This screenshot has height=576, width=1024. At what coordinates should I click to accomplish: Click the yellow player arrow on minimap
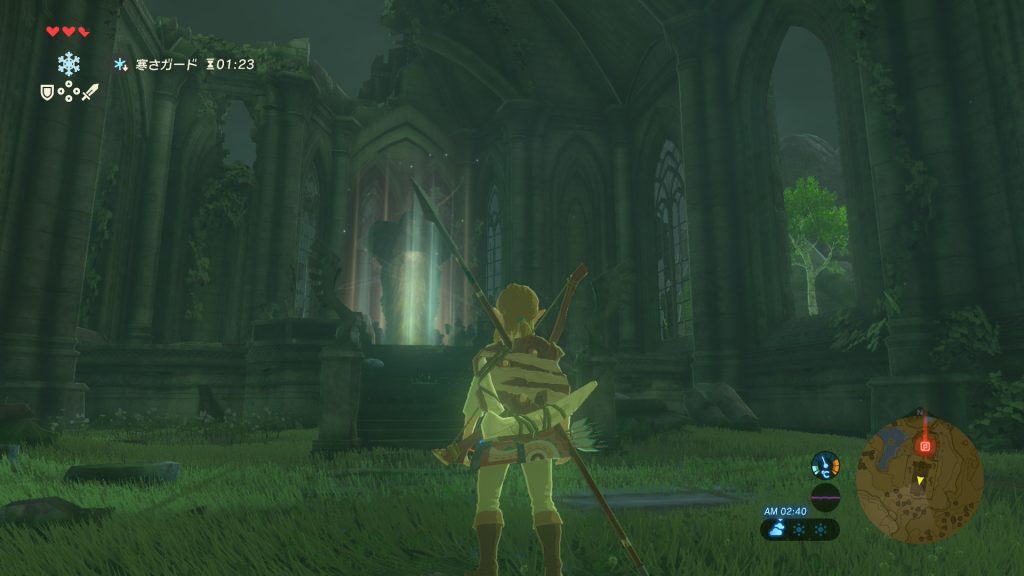920,481
